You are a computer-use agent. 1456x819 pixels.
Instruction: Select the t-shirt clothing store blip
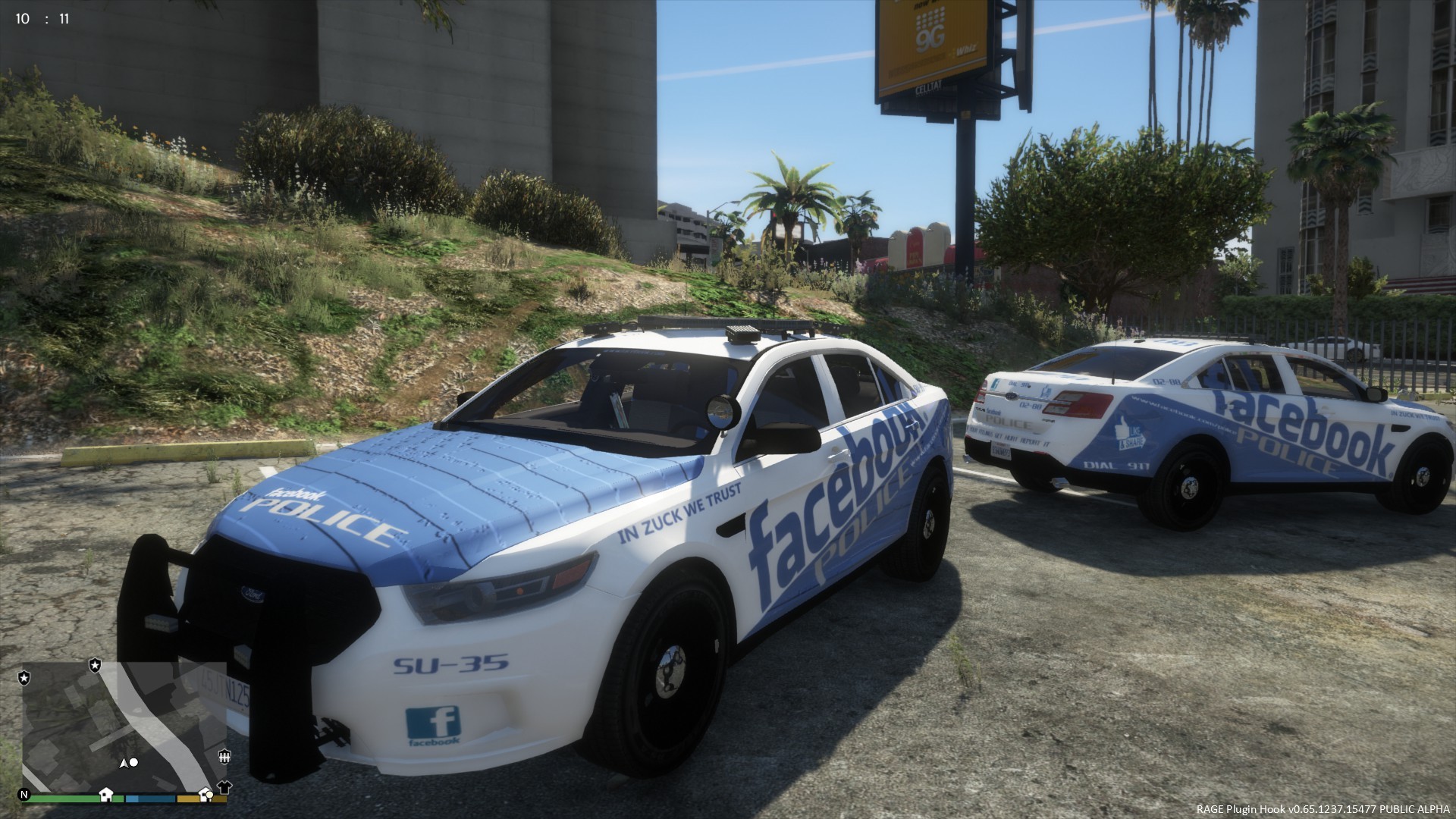point(224,786)
